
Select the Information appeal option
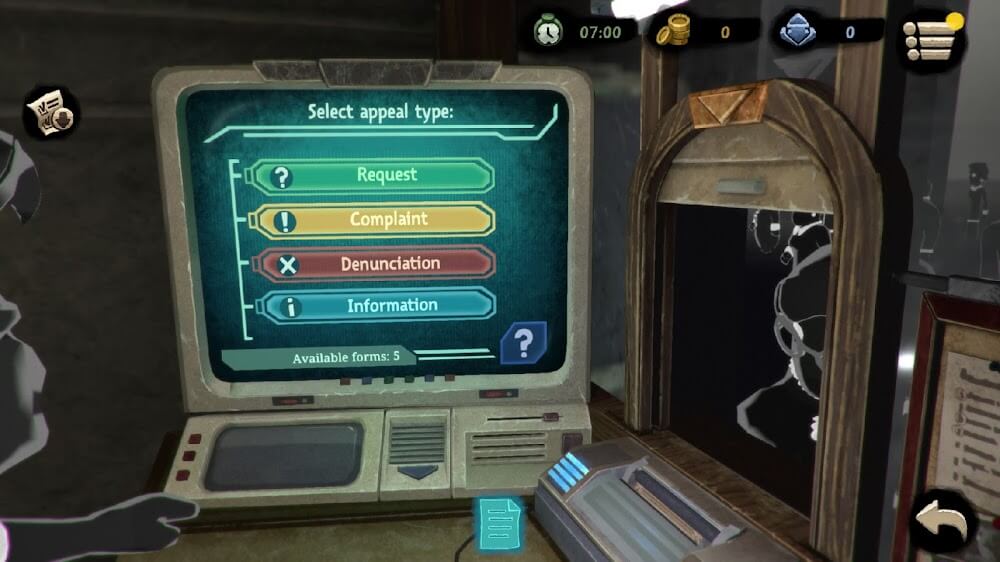372,306
